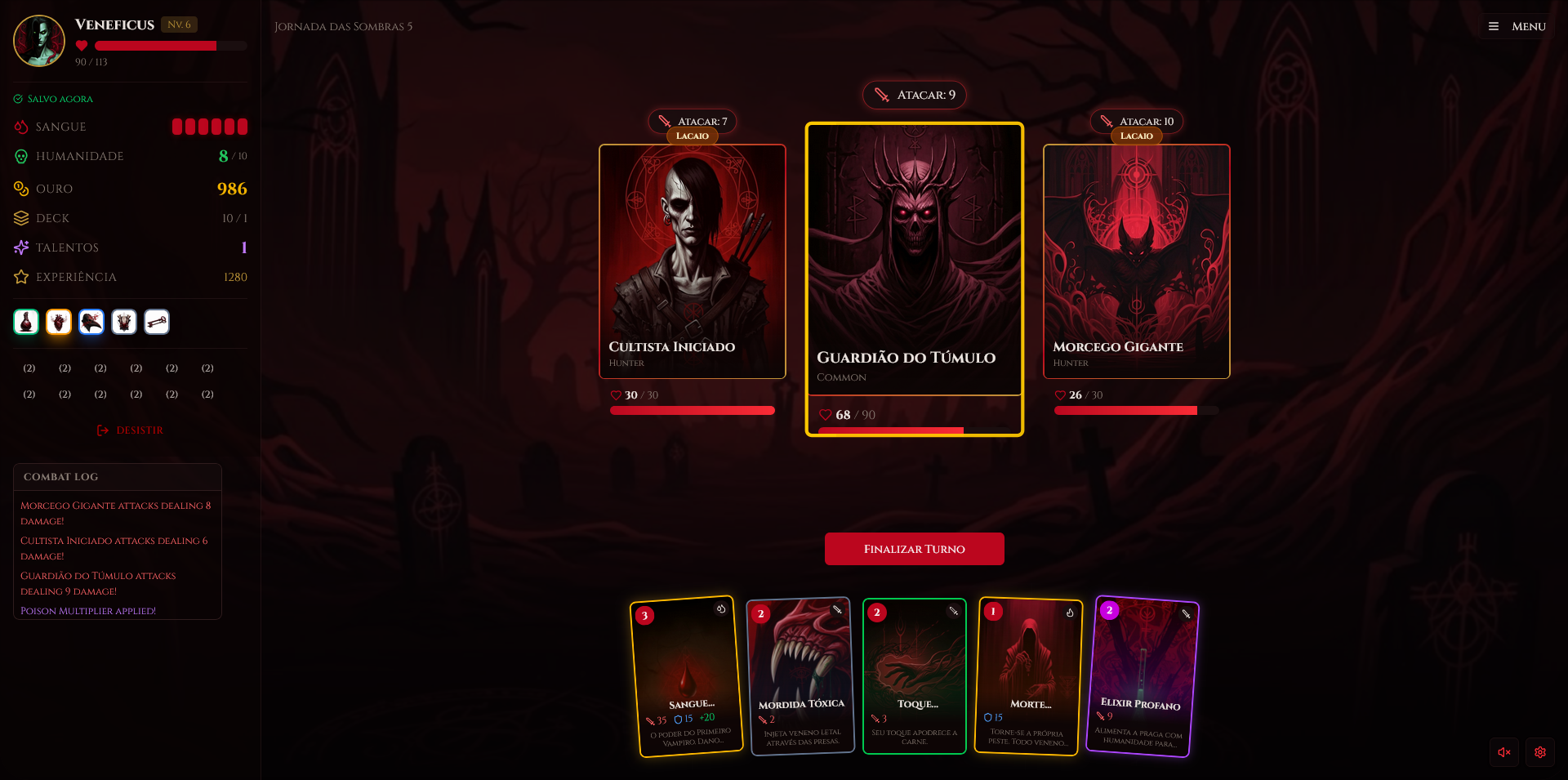Toggle the muted sound speaker button

point(1504,752)
